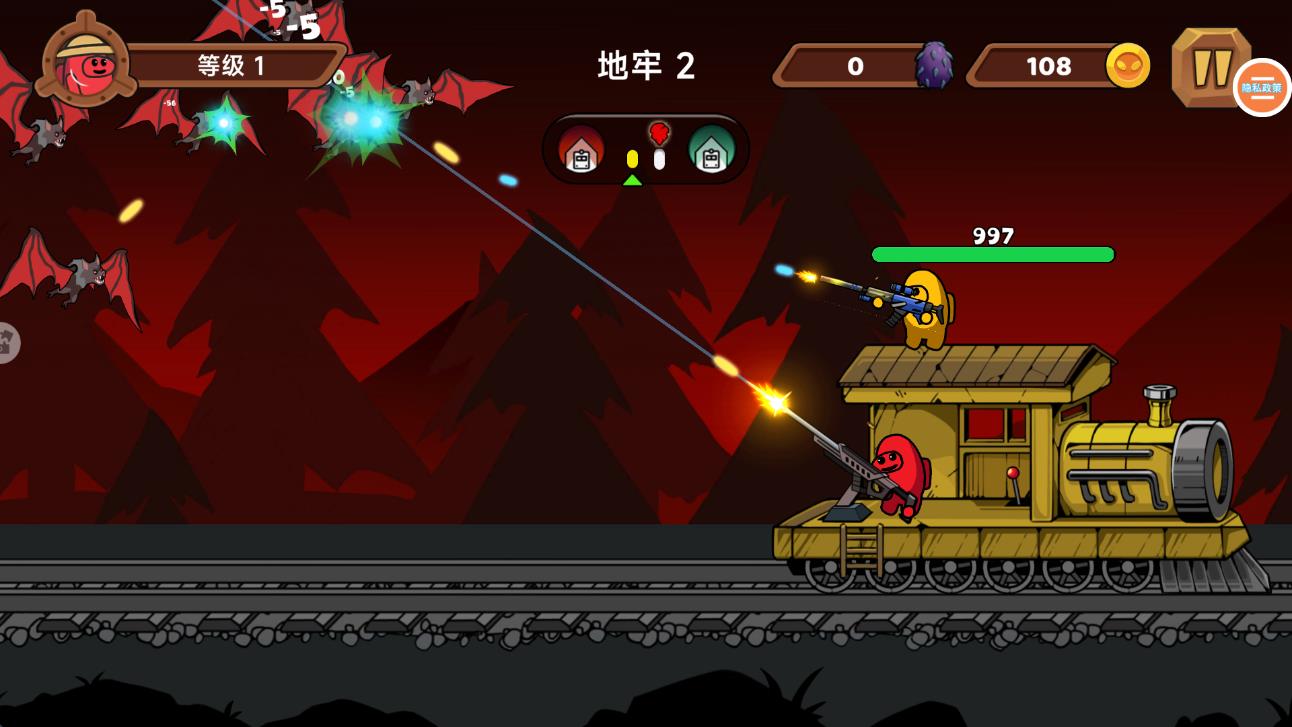Open the 隐私政策 privacy policy link

click(x=1263, y=88)
